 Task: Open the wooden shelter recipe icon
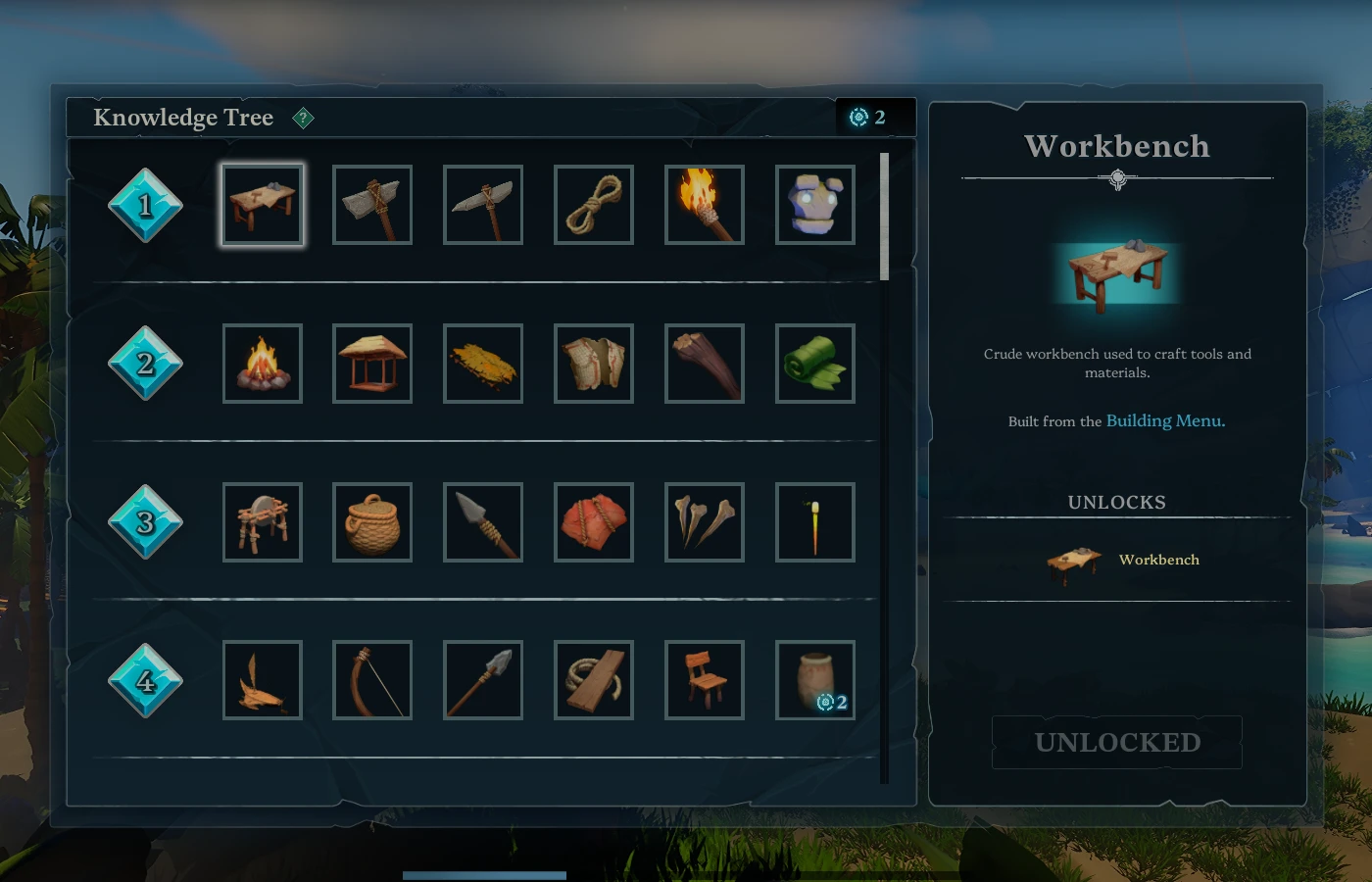coord(371,363)
